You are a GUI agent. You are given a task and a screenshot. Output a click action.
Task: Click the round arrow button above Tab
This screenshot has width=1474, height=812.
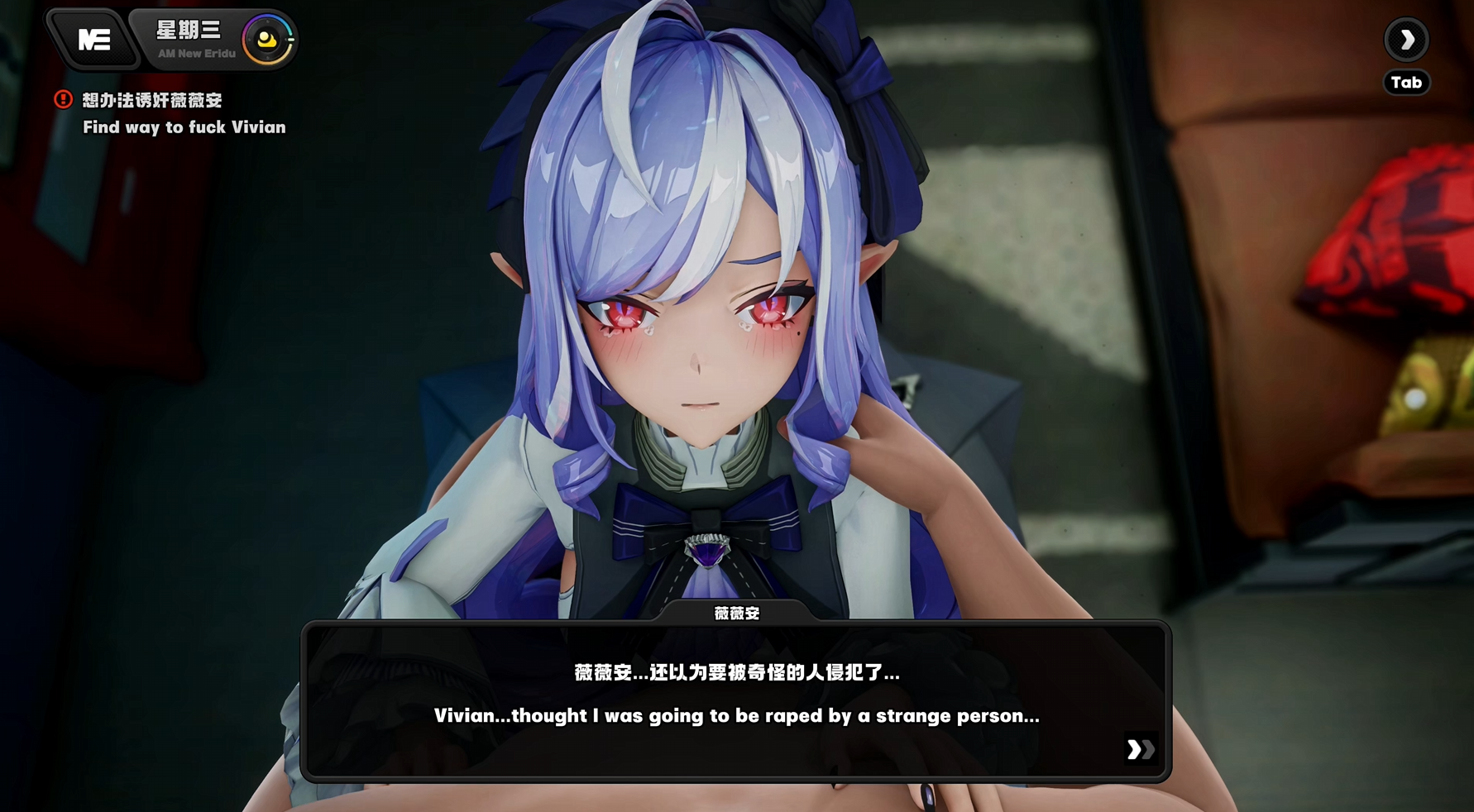tap(1405, 40)
